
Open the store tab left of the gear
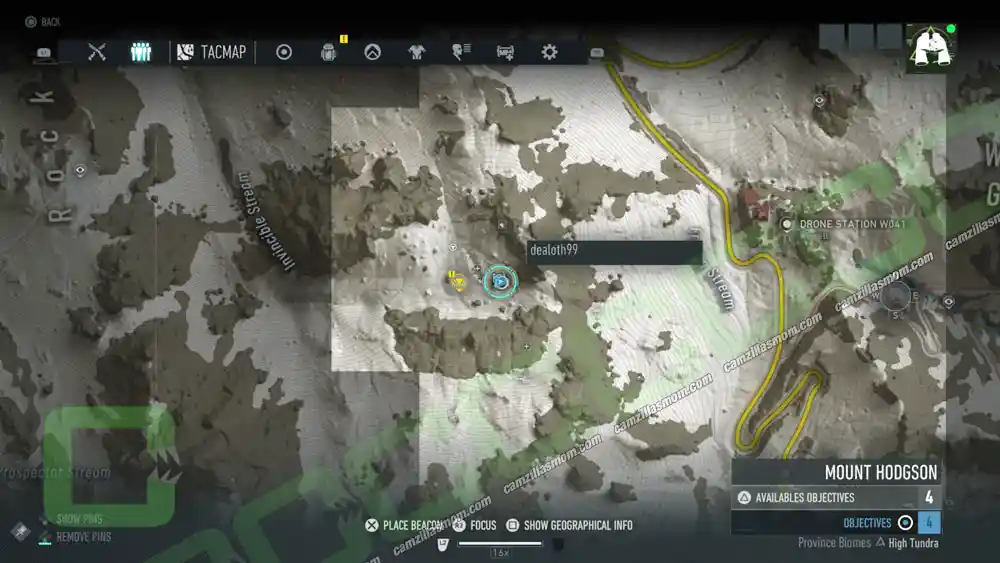pyautogui.click(x=505, y=52)
